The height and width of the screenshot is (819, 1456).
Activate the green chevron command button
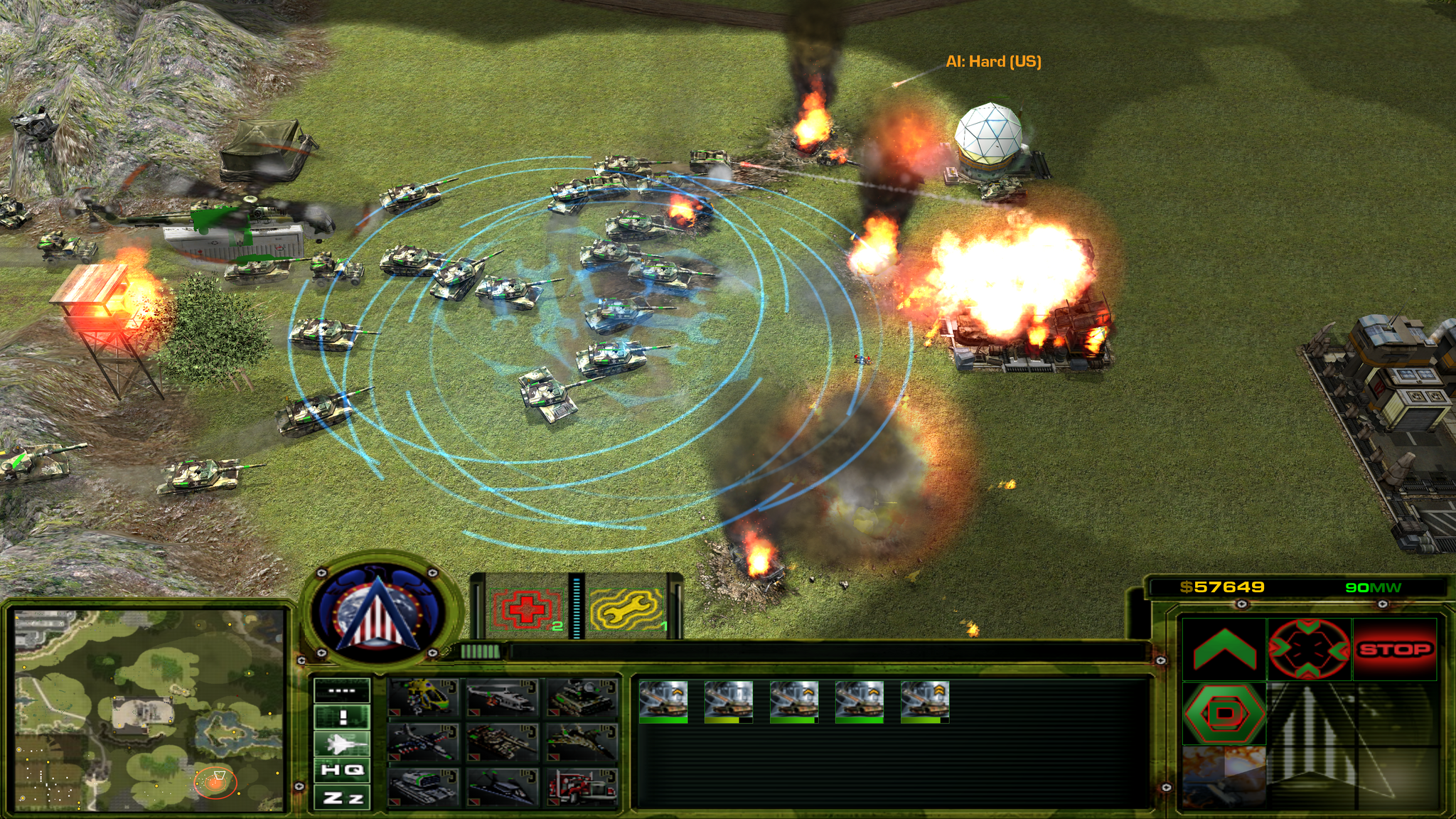[x=1224, y=649]
